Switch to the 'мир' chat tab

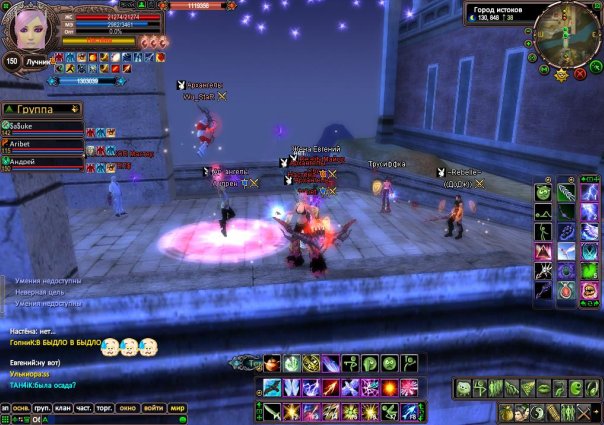(x=177, y=408)
